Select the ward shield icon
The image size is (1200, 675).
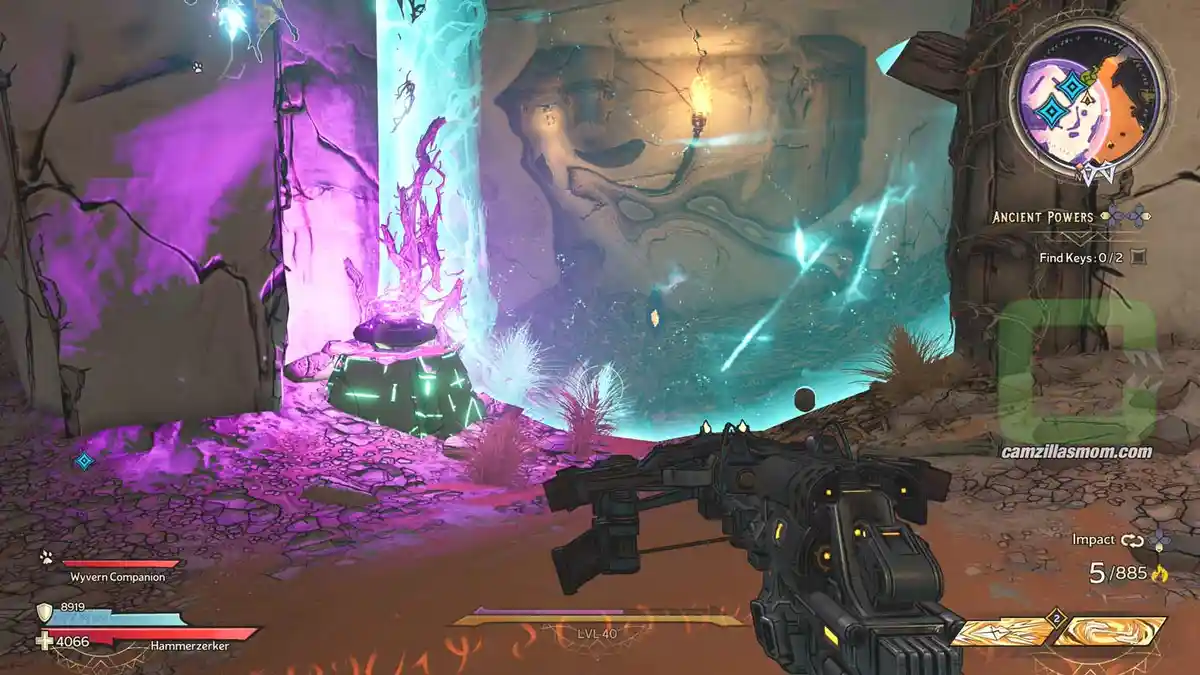coord(45,612)
